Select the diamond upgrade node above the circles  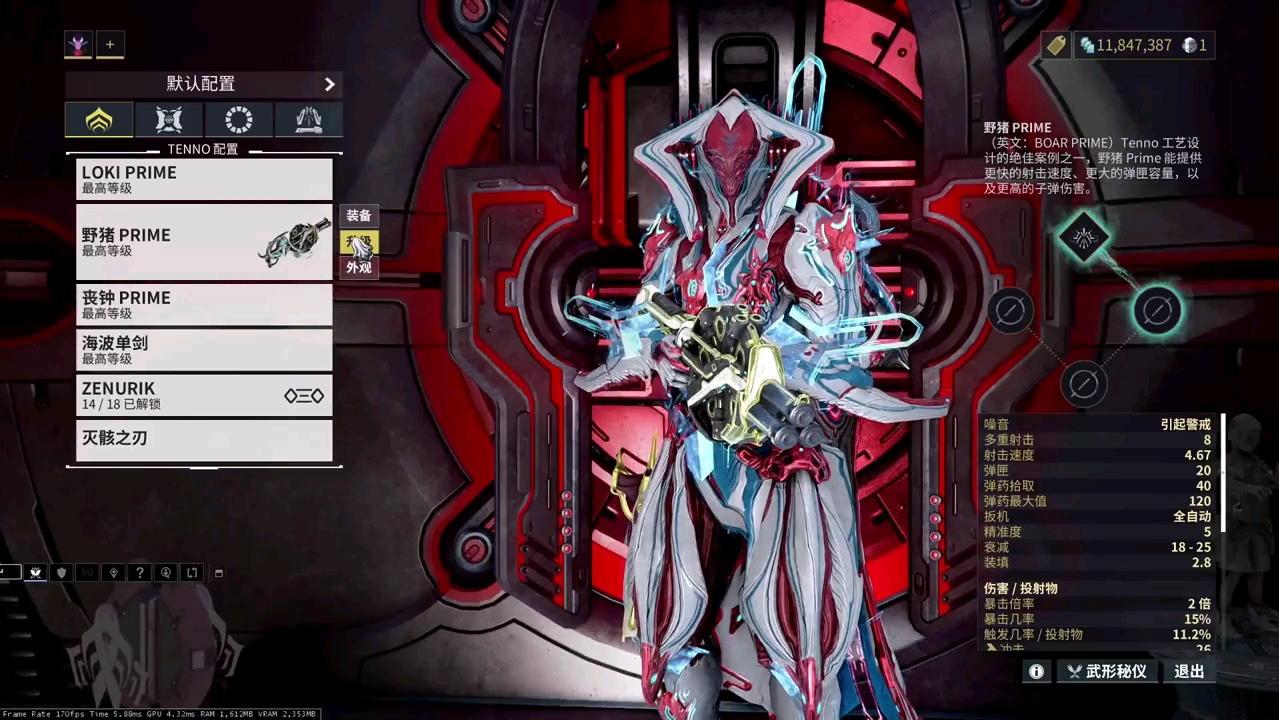click(1085, 237)
